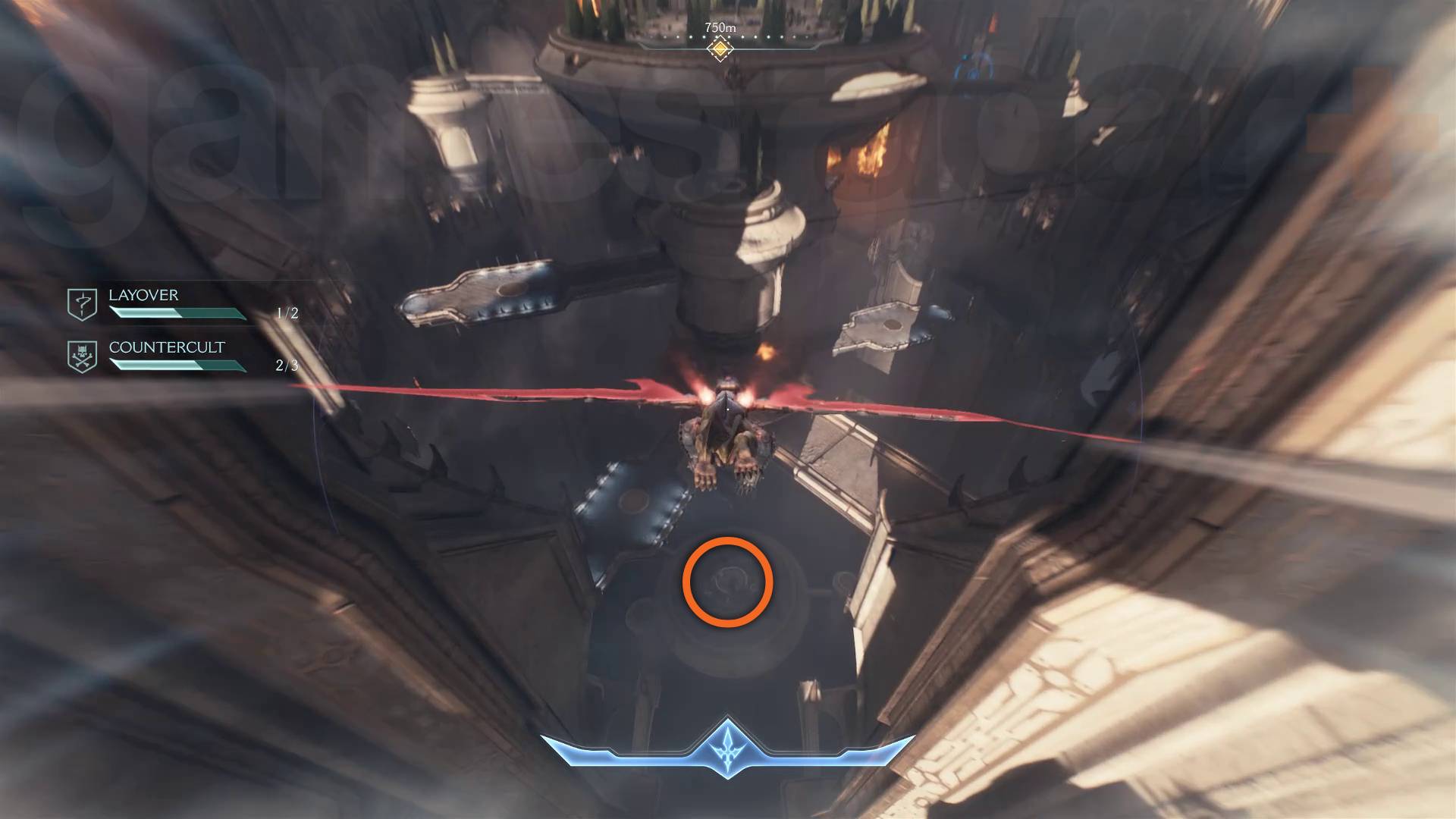
Task: Select the Countercult quest tracker entry
Action: pyautogui.click(x=166, y=348)
